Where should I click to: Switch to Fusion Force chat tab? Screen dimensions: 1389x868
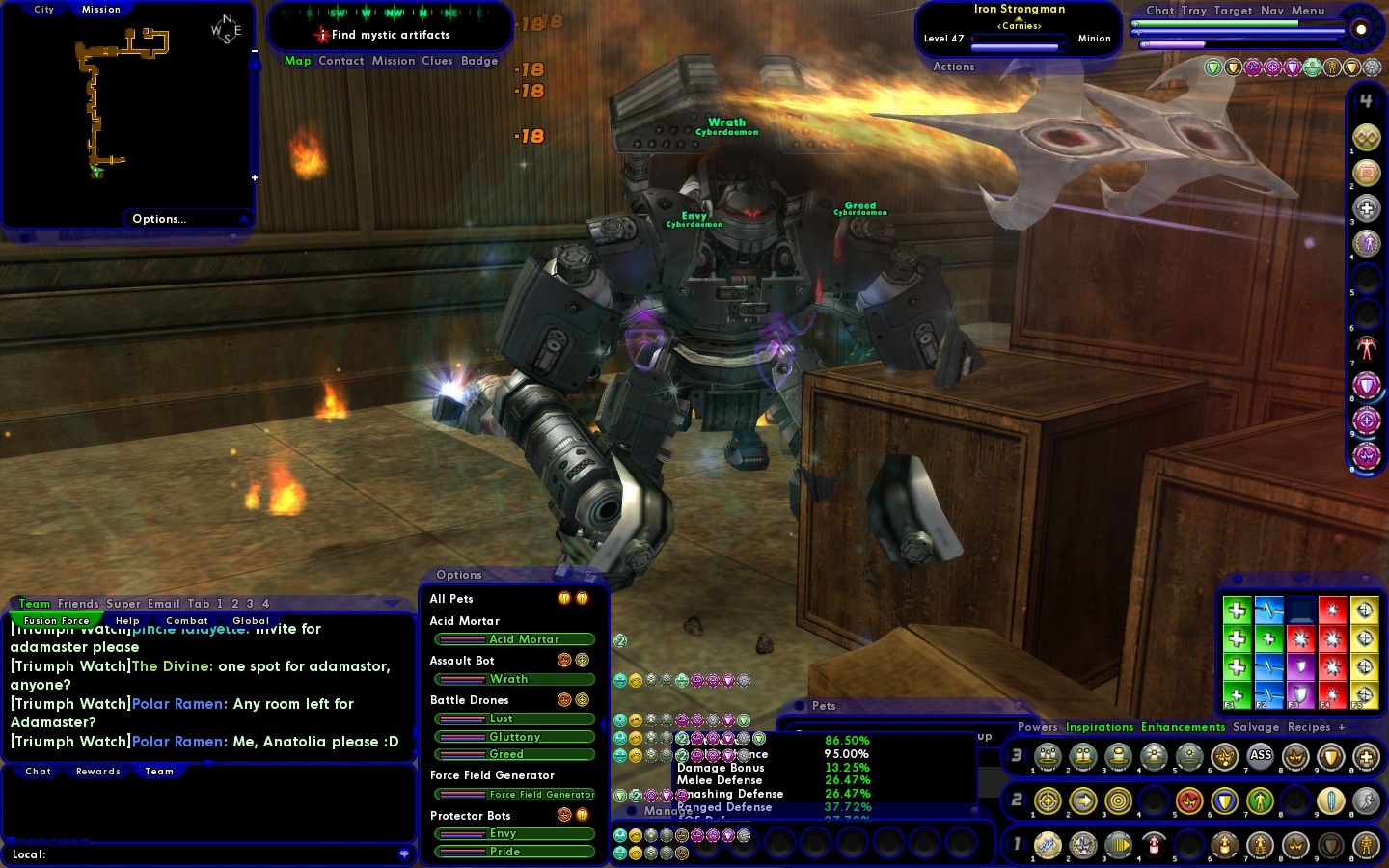pos(56,621)
